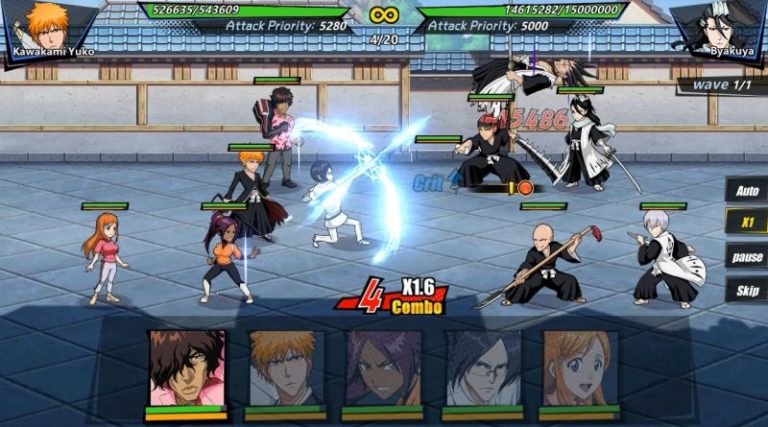This screenshot has height=427, width=768.
Task: Select the orange spiky-haired Ichigo skill portrait
Action: point(286,368)
